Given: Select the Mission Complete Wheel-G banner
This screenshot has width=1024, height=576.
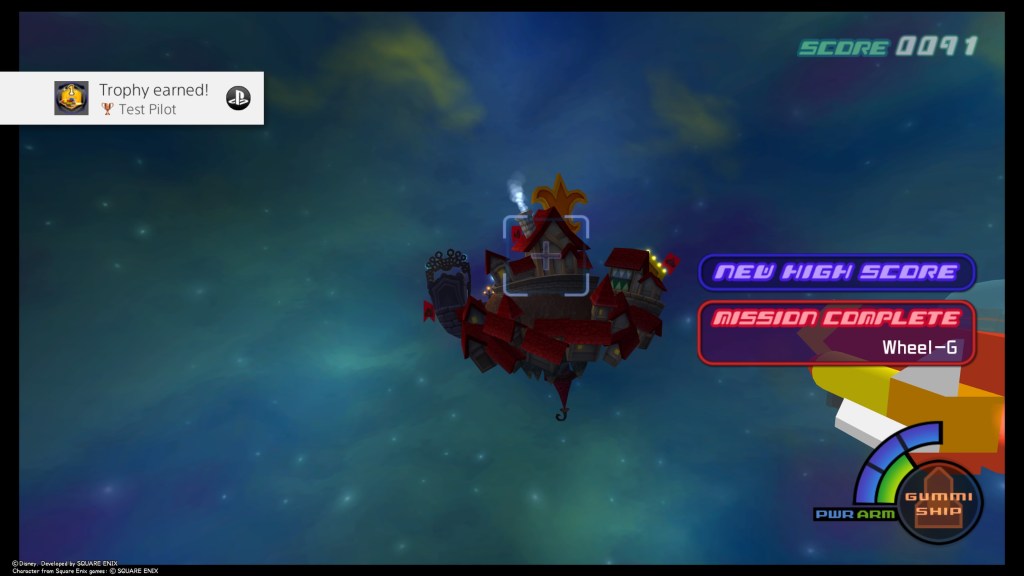Looking at the screenshot, I should tap(836, 332).
